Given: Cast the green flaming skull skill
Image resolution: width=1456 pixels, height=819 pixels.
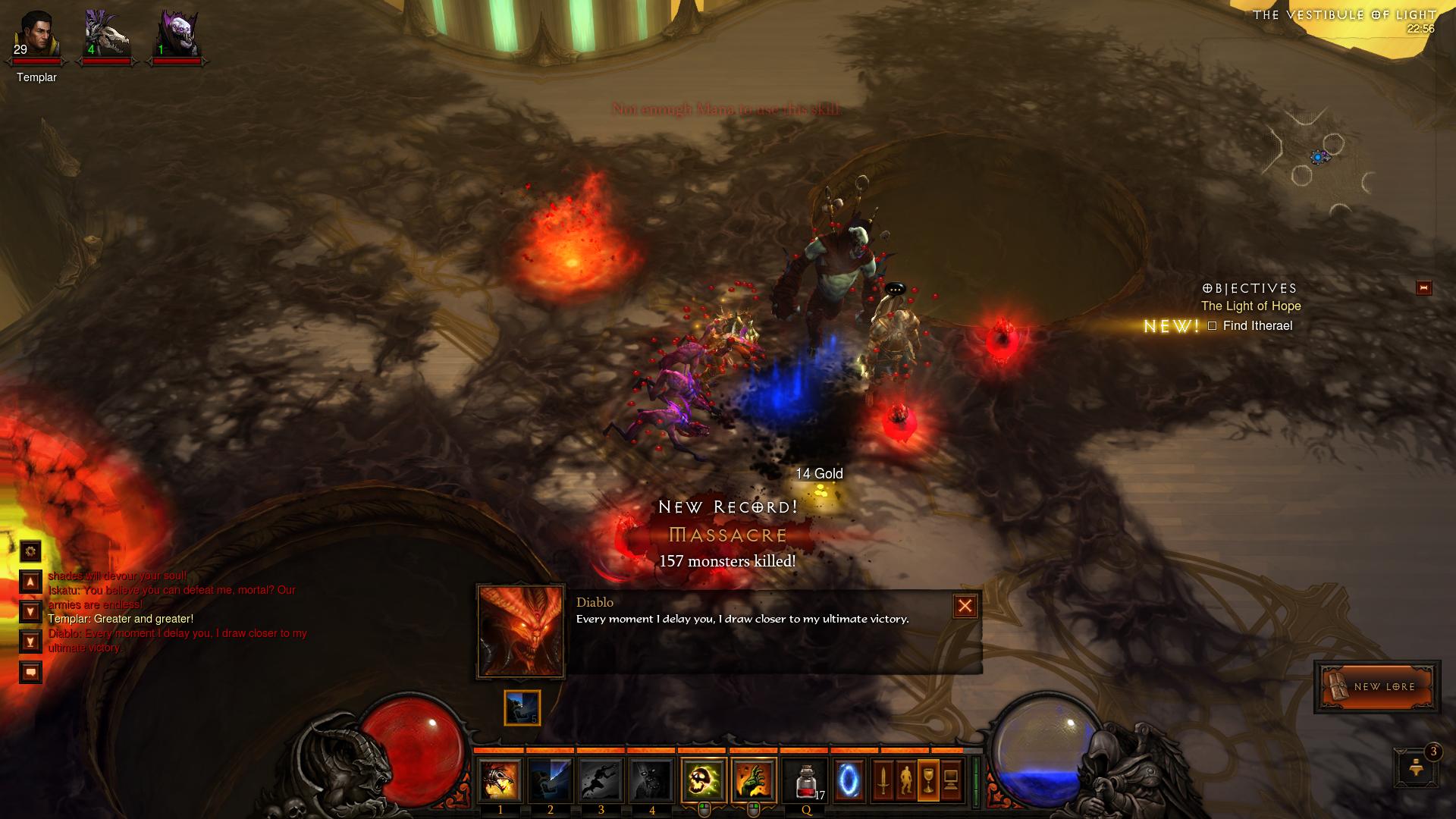Looking at the screenshot, I should click(x=704, y=780).
